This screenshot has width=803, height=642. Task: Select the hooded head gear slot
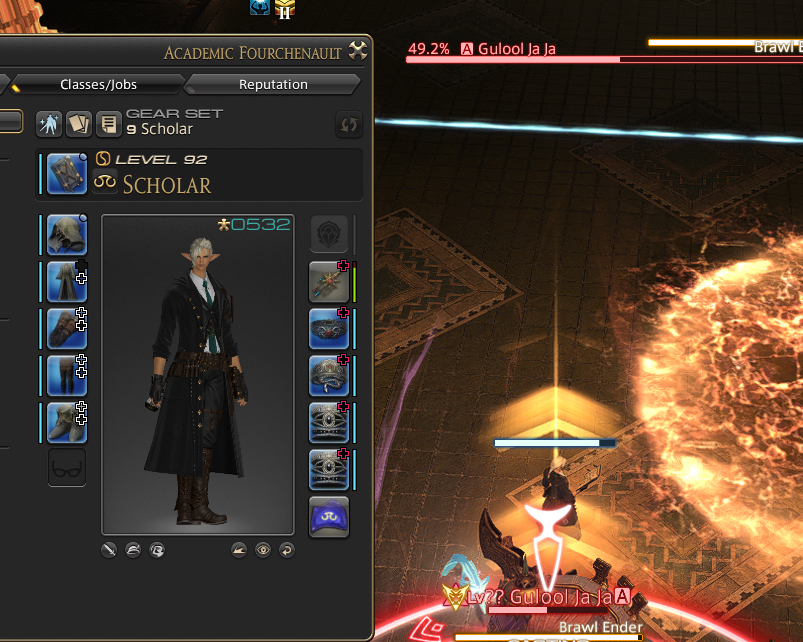67,235
